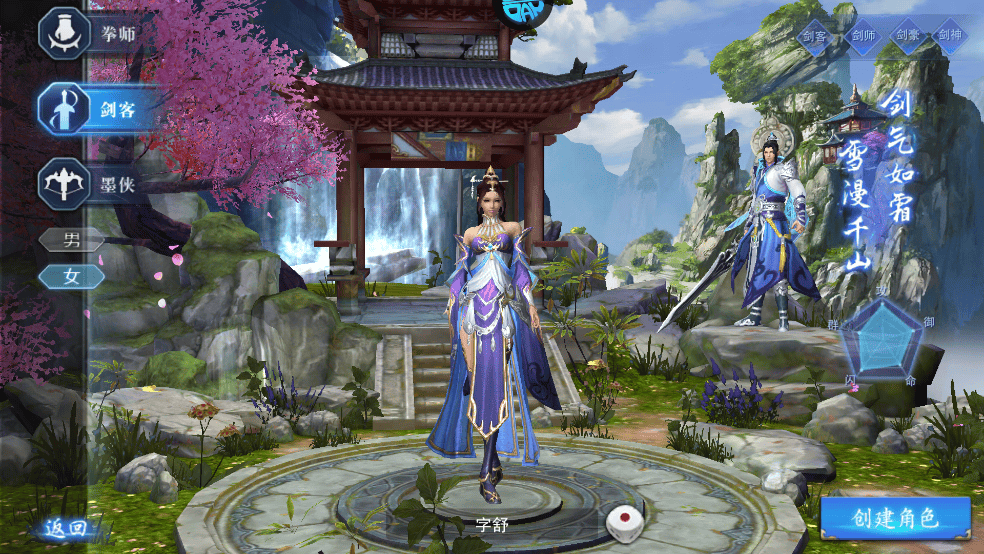Show the 剑师 advancement stage
The height and width of the screenshot is (554, 984).
pyautogui.click(x=861, y=36)
